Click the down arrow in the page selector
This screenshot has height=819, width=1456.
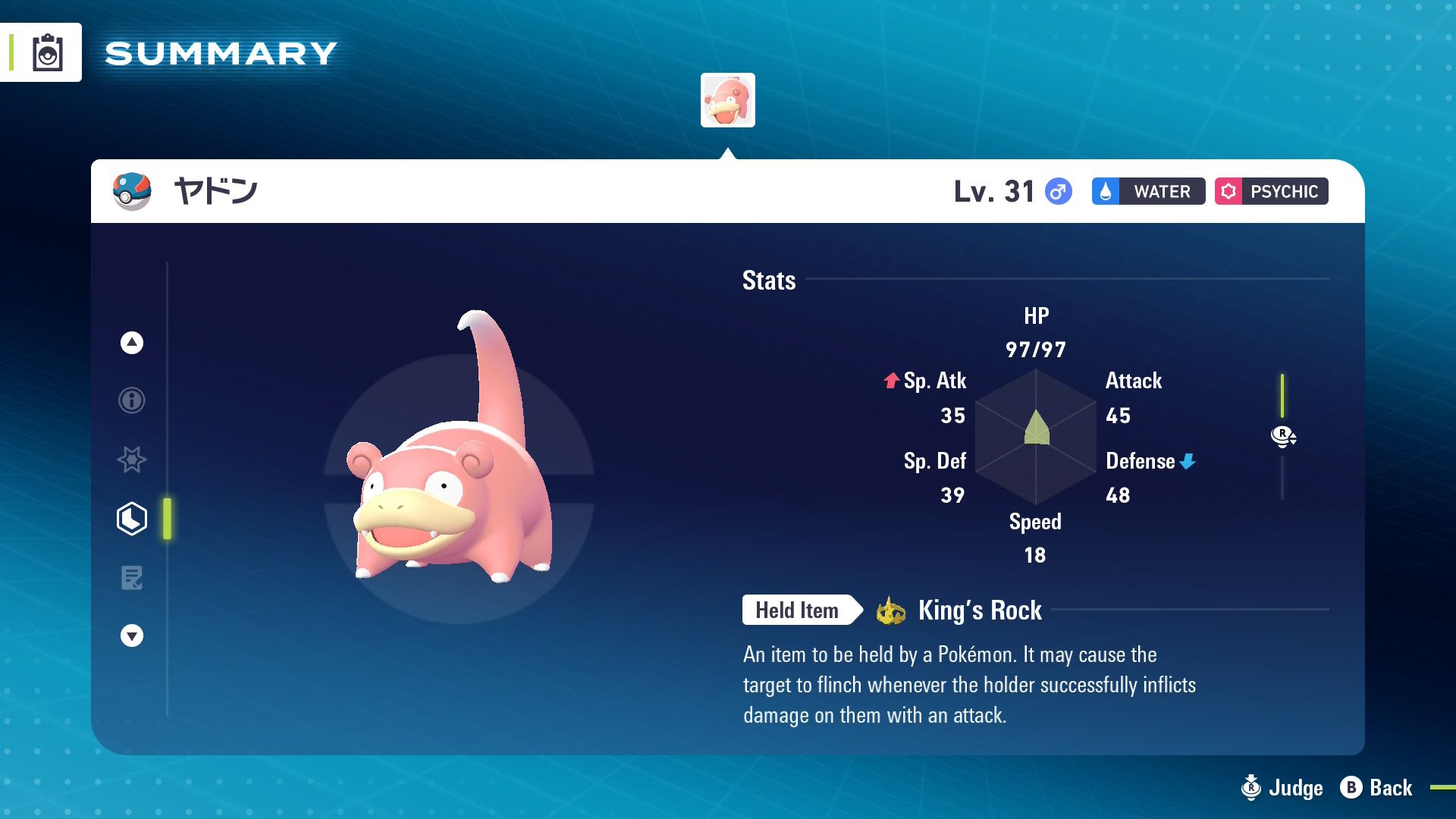132,635
